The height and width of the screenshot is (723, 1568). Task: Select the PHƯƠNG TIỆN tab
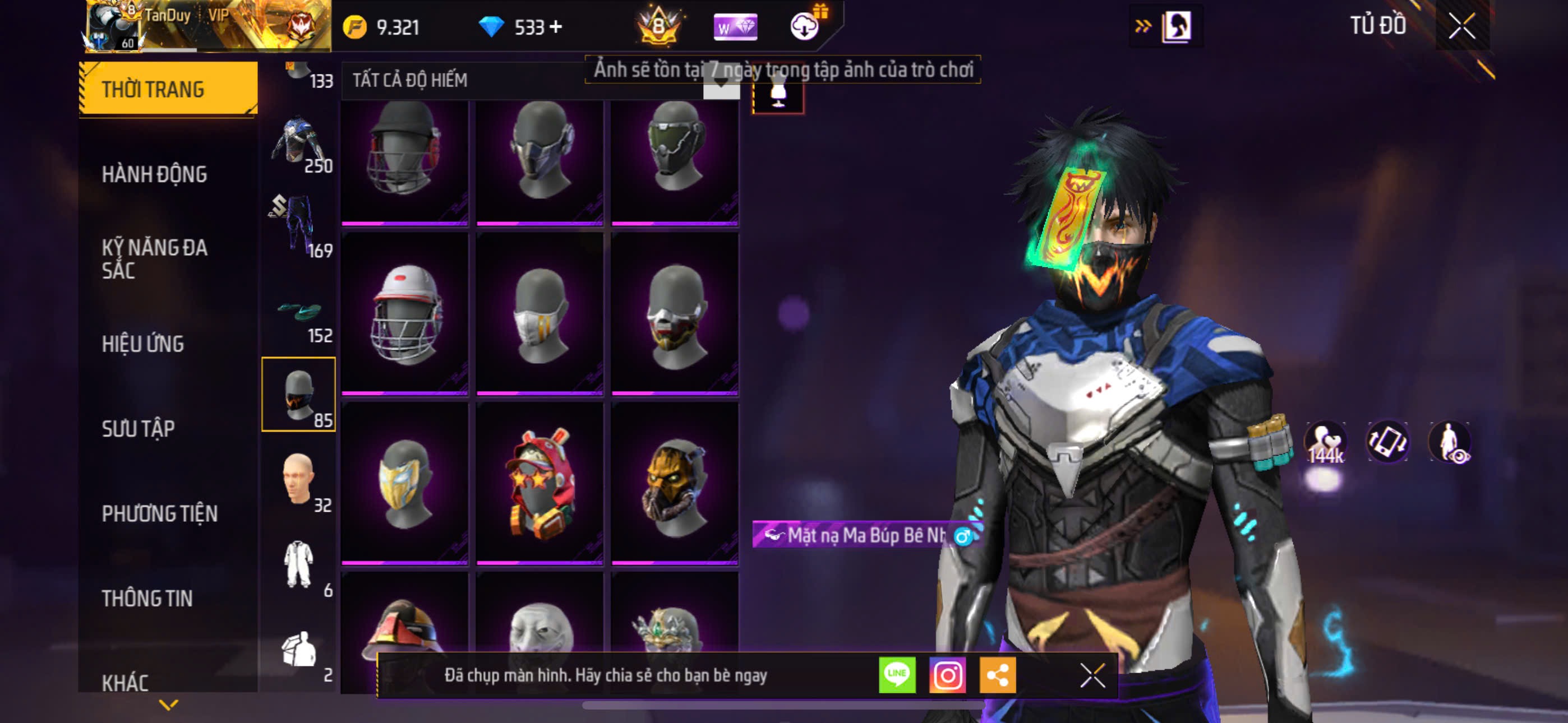[x=159, y=513]
